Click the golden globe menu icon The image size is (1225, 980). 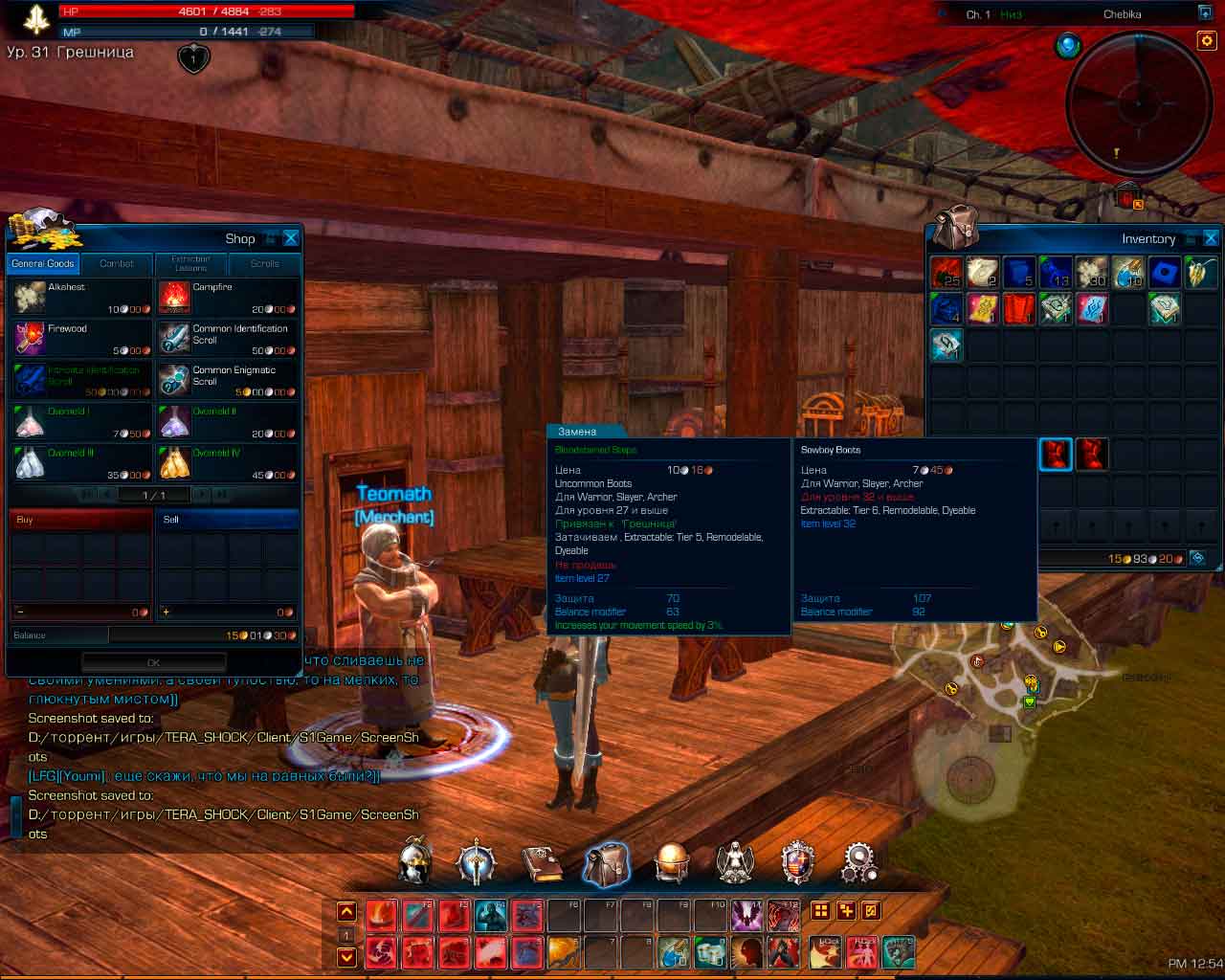pyautogui.click(x=671, y=863)
